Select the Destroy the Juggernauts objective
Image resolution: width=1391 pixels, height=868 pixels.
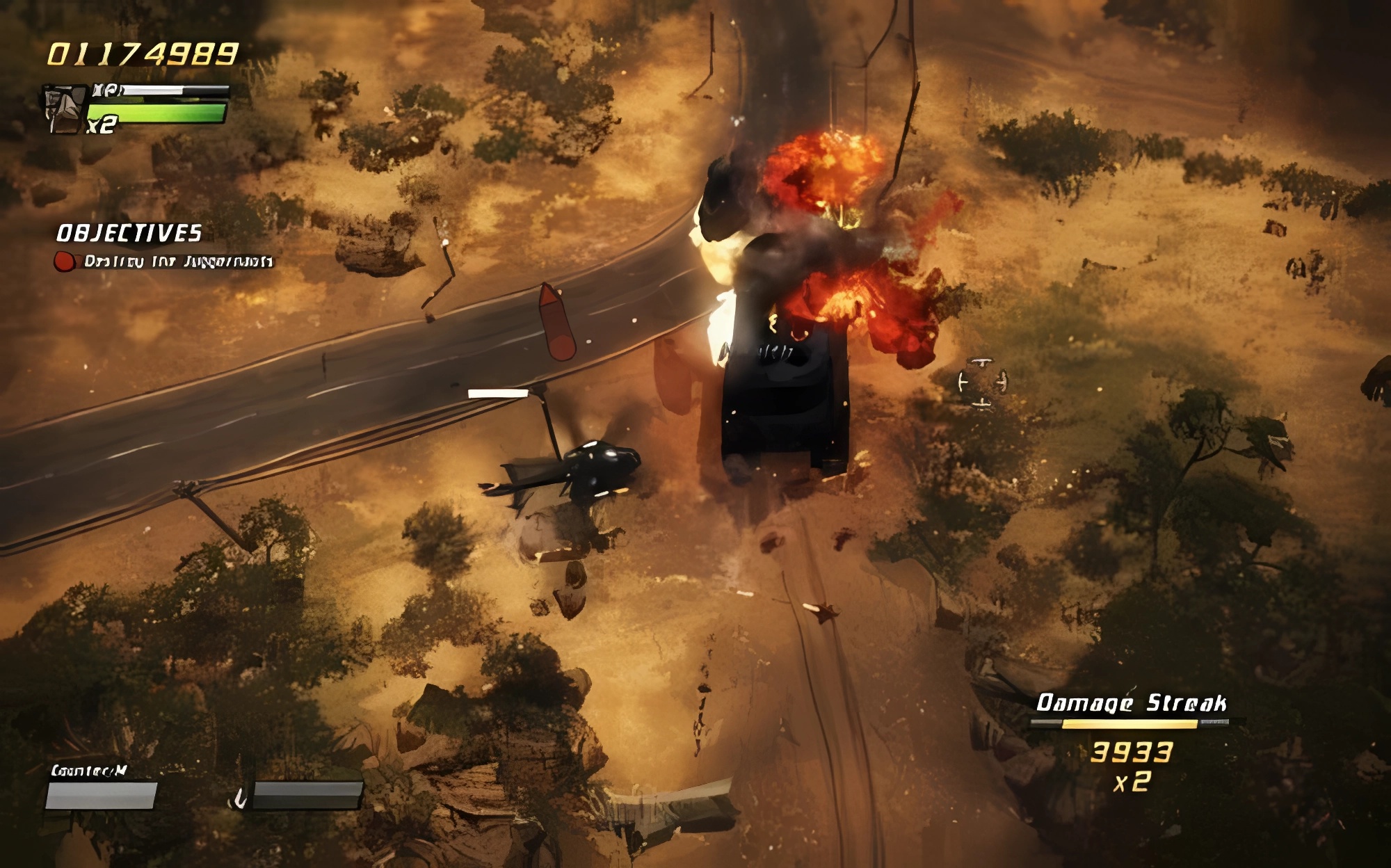click(x=178, y=262)
